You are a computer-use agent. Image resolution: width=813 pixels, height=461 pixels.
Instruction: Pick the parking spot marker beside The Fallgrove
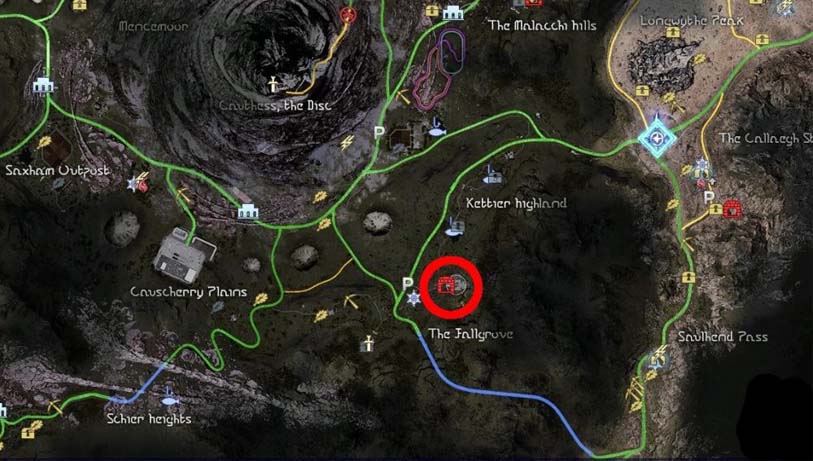407,283
